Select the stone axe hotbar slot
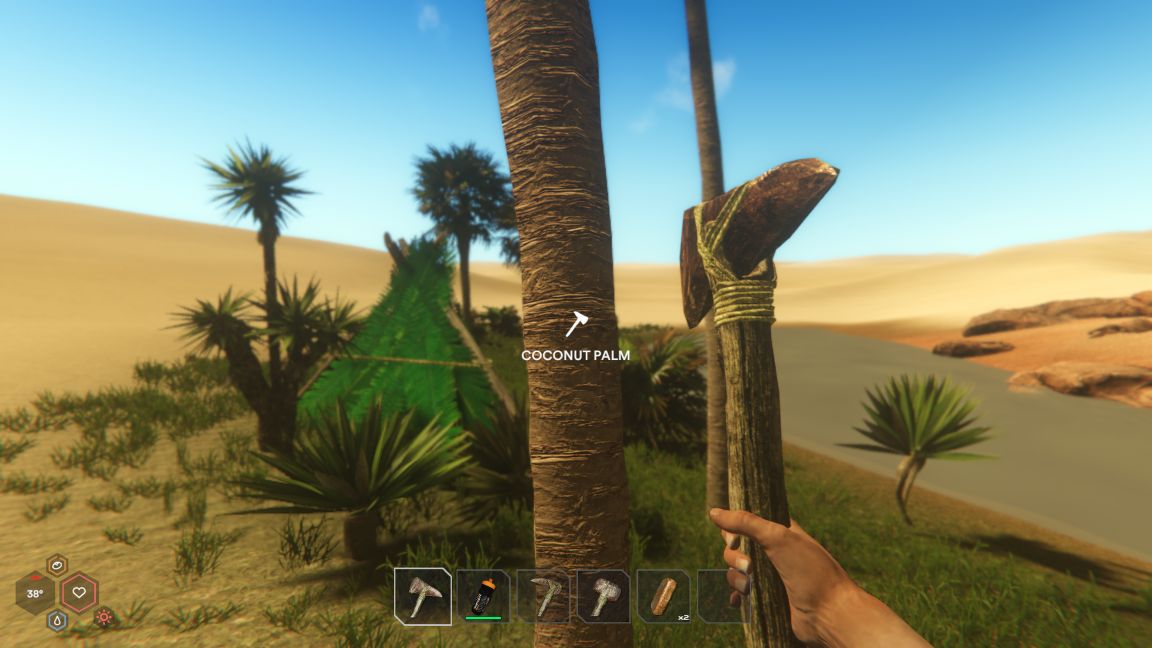 tap(422, 596)
